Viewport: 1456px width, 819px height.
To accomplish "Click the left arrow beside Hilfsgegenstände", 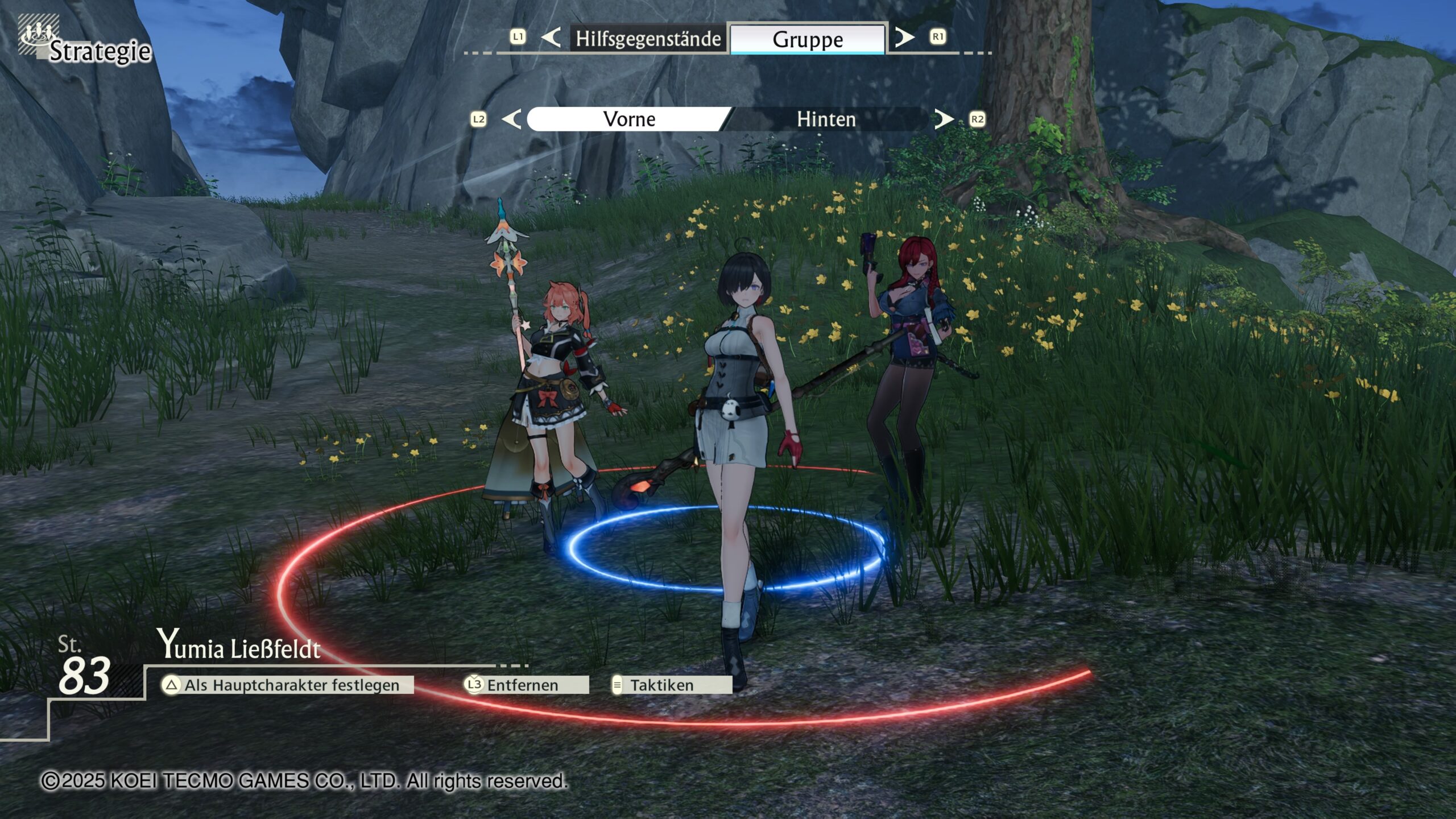I will 551,38.
